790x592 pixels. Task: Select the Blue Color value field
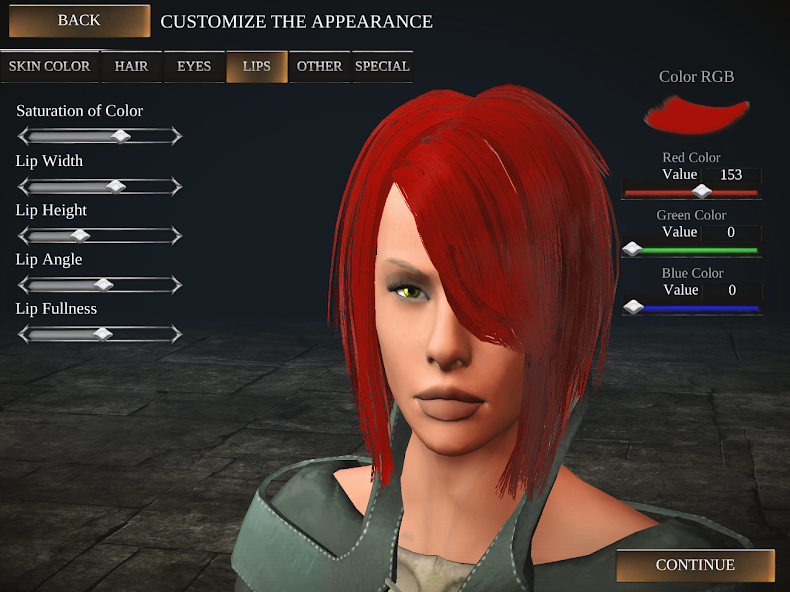[731, 291]
